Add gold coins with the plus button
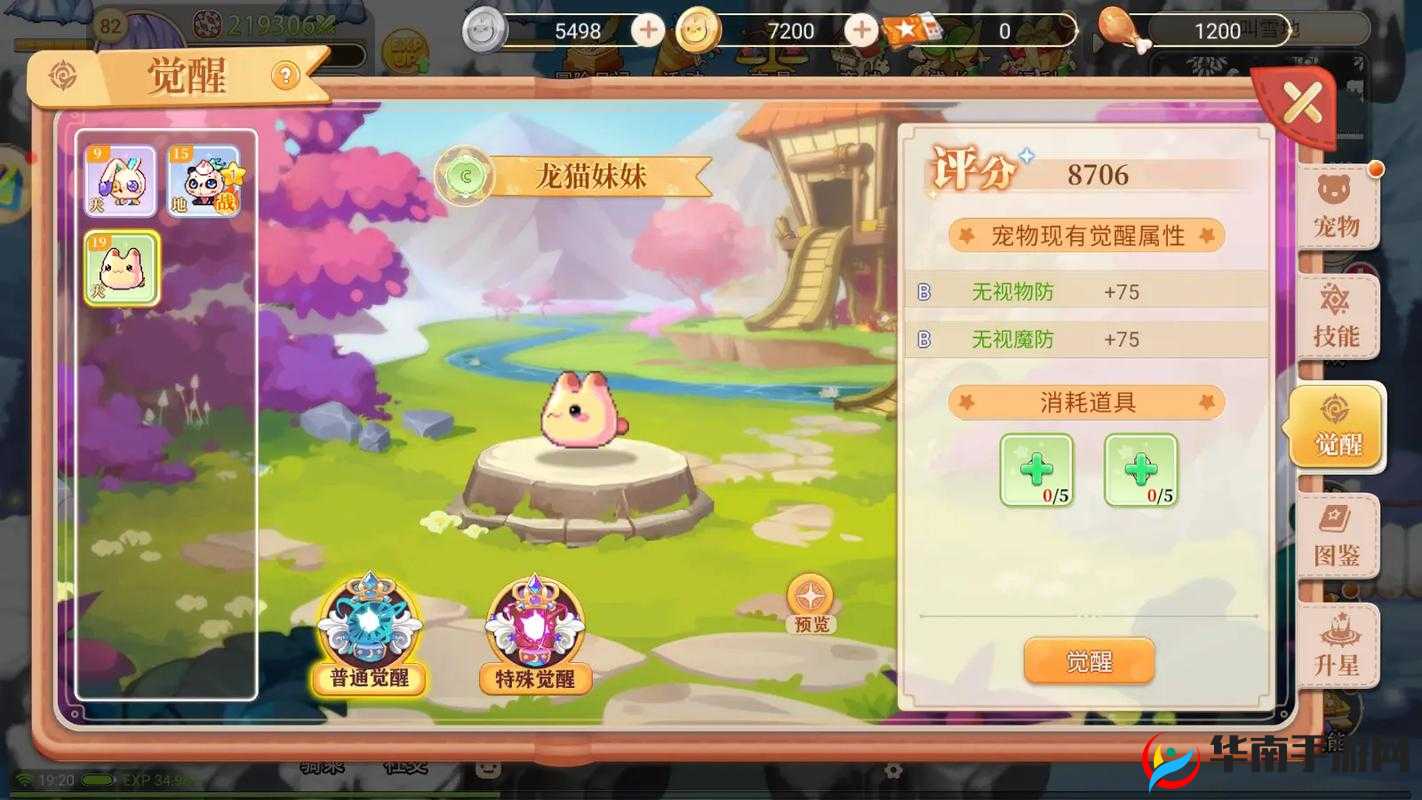Screen dimensions: 1422x800 [x=862, y=30]
